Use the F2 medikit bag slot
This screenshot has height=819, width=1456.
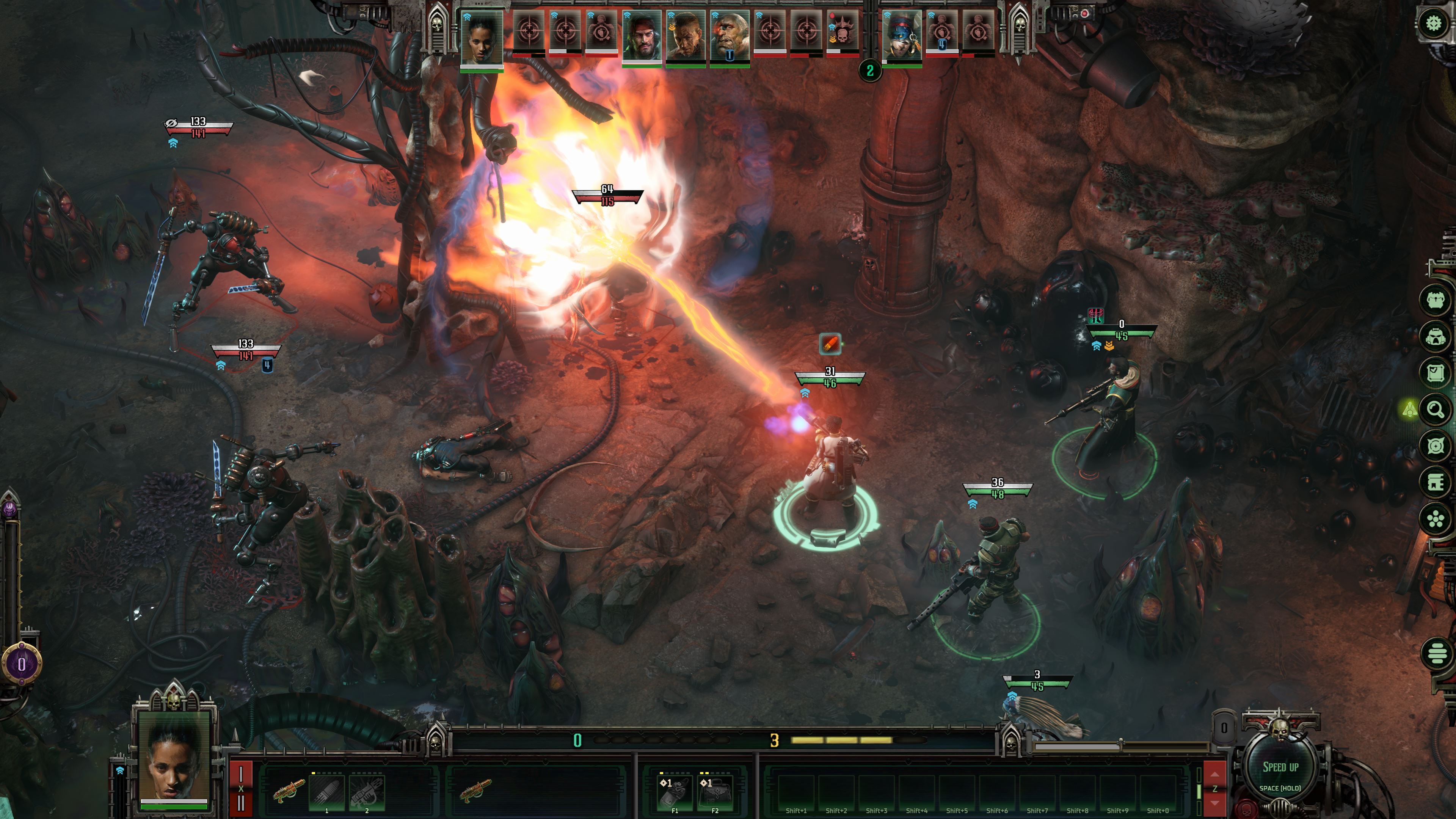[x=715, y=791]
